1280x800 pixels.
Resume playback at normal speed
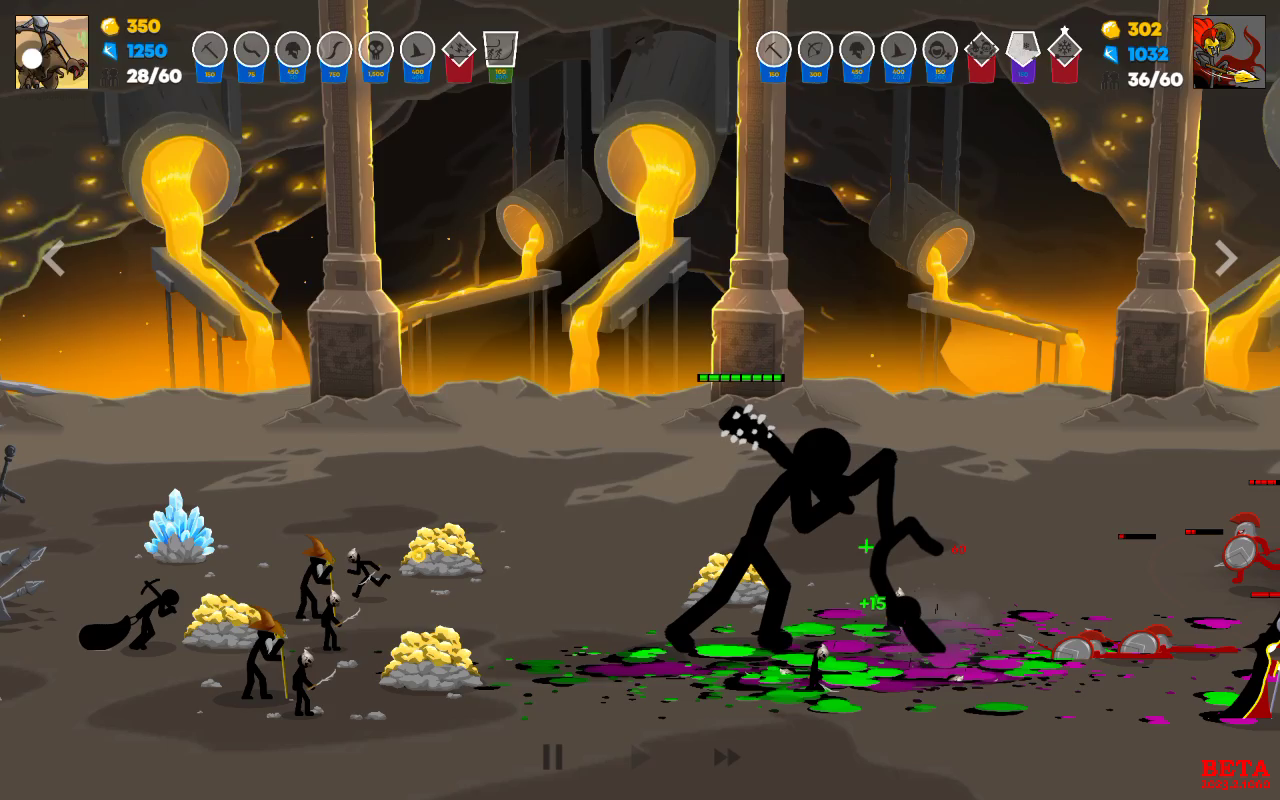[640, 757]
